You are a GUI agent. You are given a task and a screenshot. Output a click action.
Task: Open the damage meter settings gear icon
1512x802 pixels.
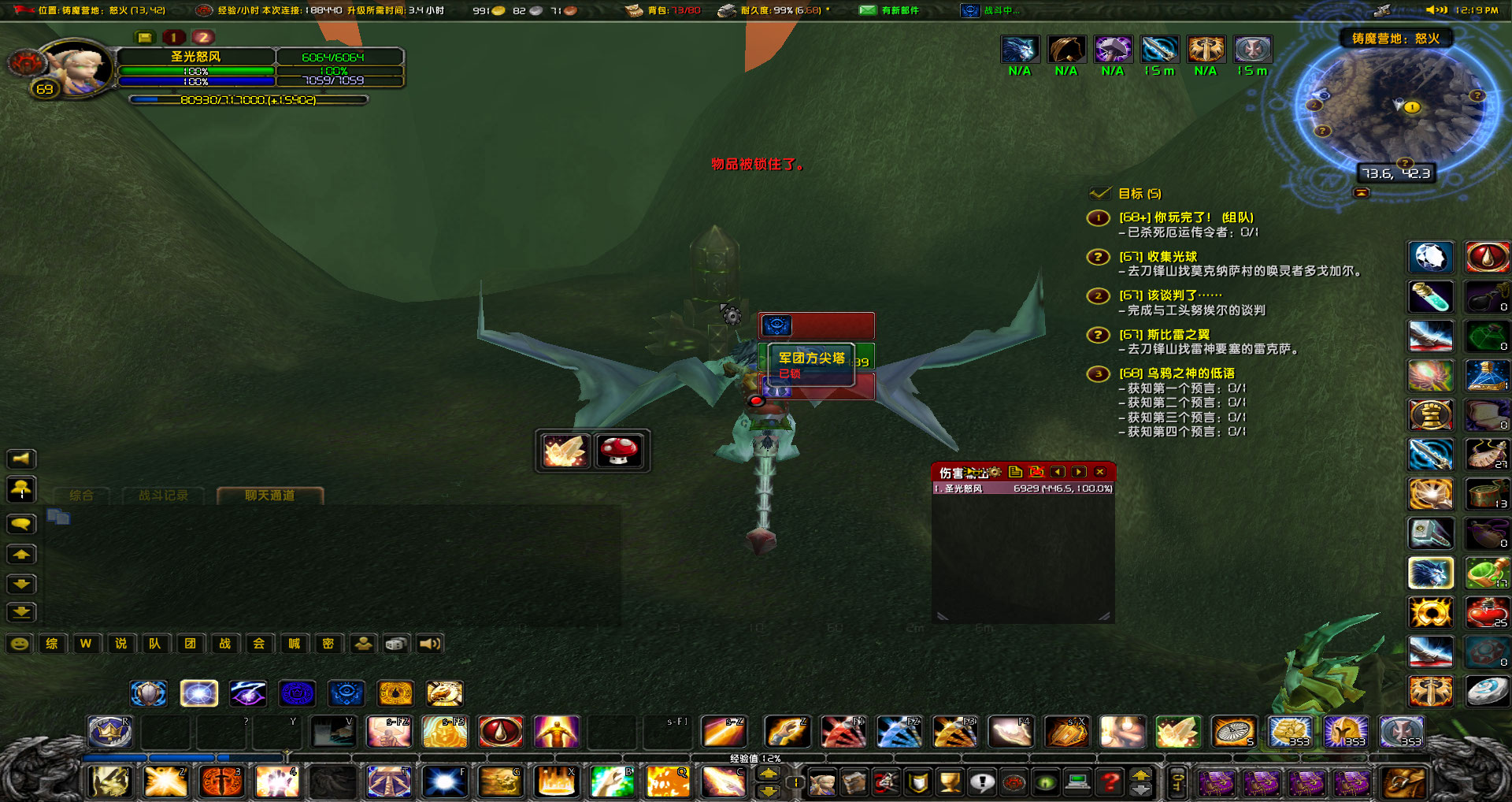click(995, 471)
